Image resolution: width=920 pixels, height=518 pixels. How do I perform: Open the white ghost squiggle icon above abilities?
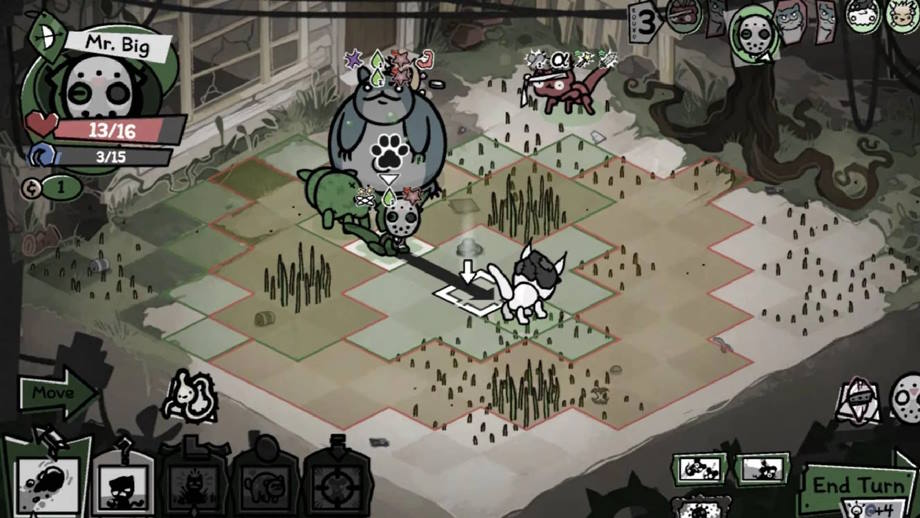tap(190, 396)
